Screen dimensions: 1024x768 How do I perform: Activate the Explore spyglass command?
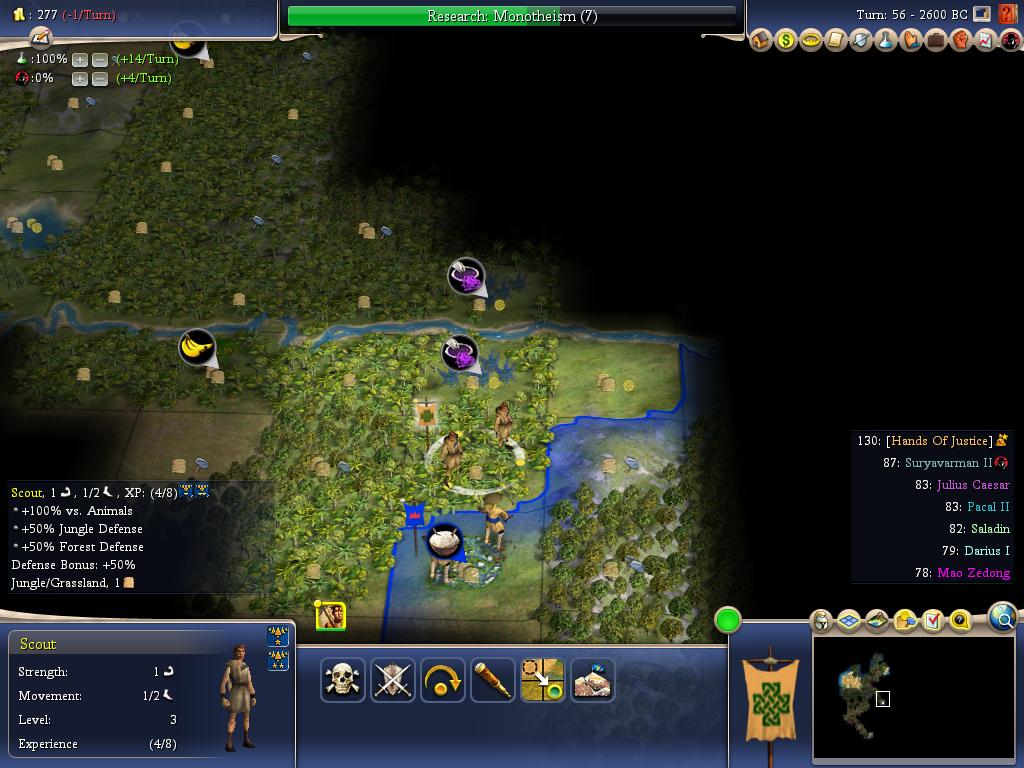click(492, 680)
